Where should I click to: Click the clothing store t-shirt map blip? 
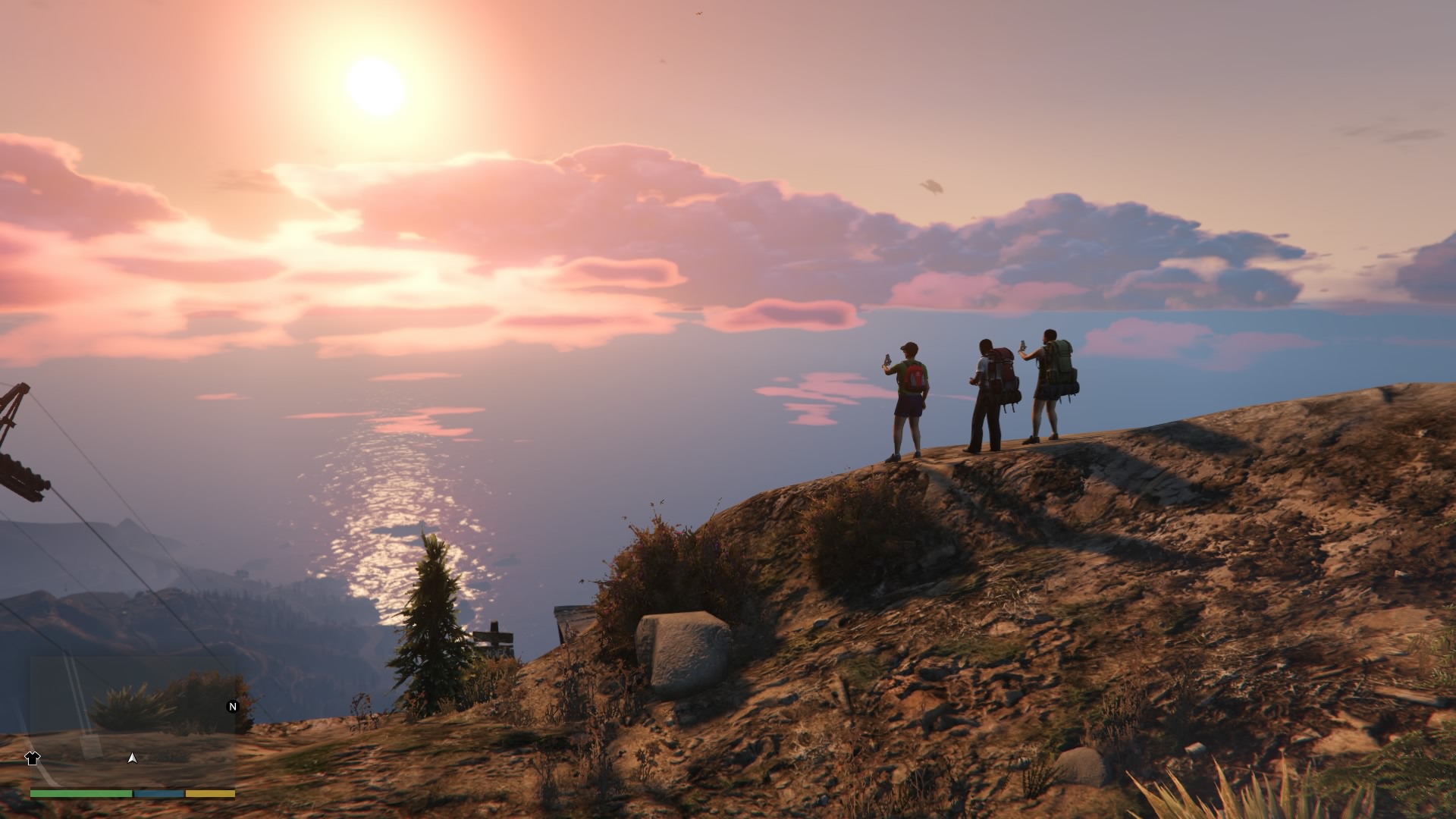(32, 758)
